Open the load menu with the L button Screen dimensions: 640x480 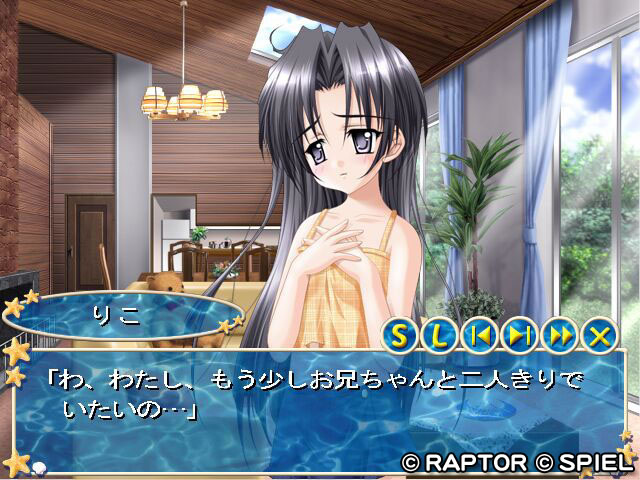pos(440,335)
